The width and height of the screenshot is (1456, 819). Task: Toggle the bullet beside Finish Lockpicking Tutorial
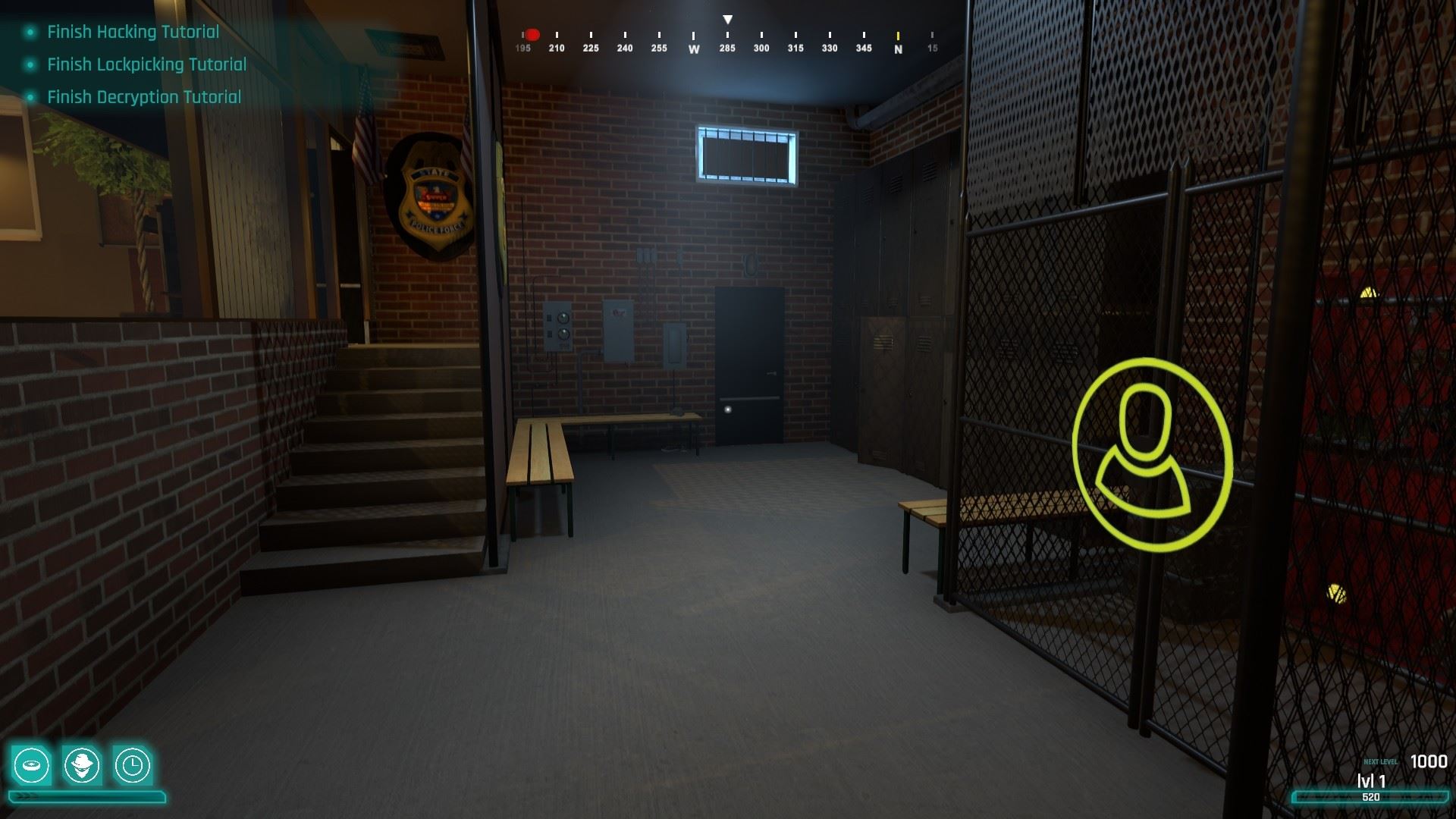[x=29, y=64]
